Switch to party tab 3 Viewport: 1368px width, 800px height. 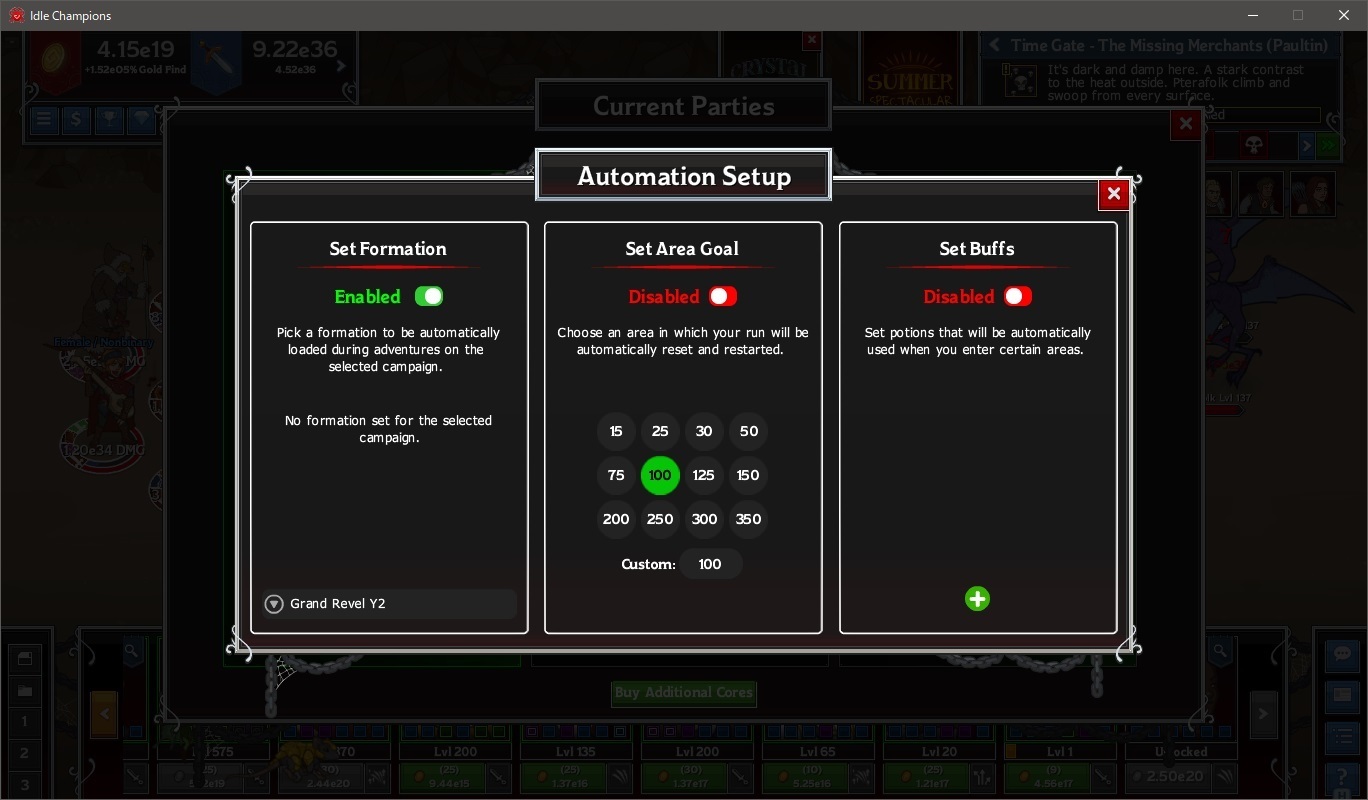click(x=25, y=784)
